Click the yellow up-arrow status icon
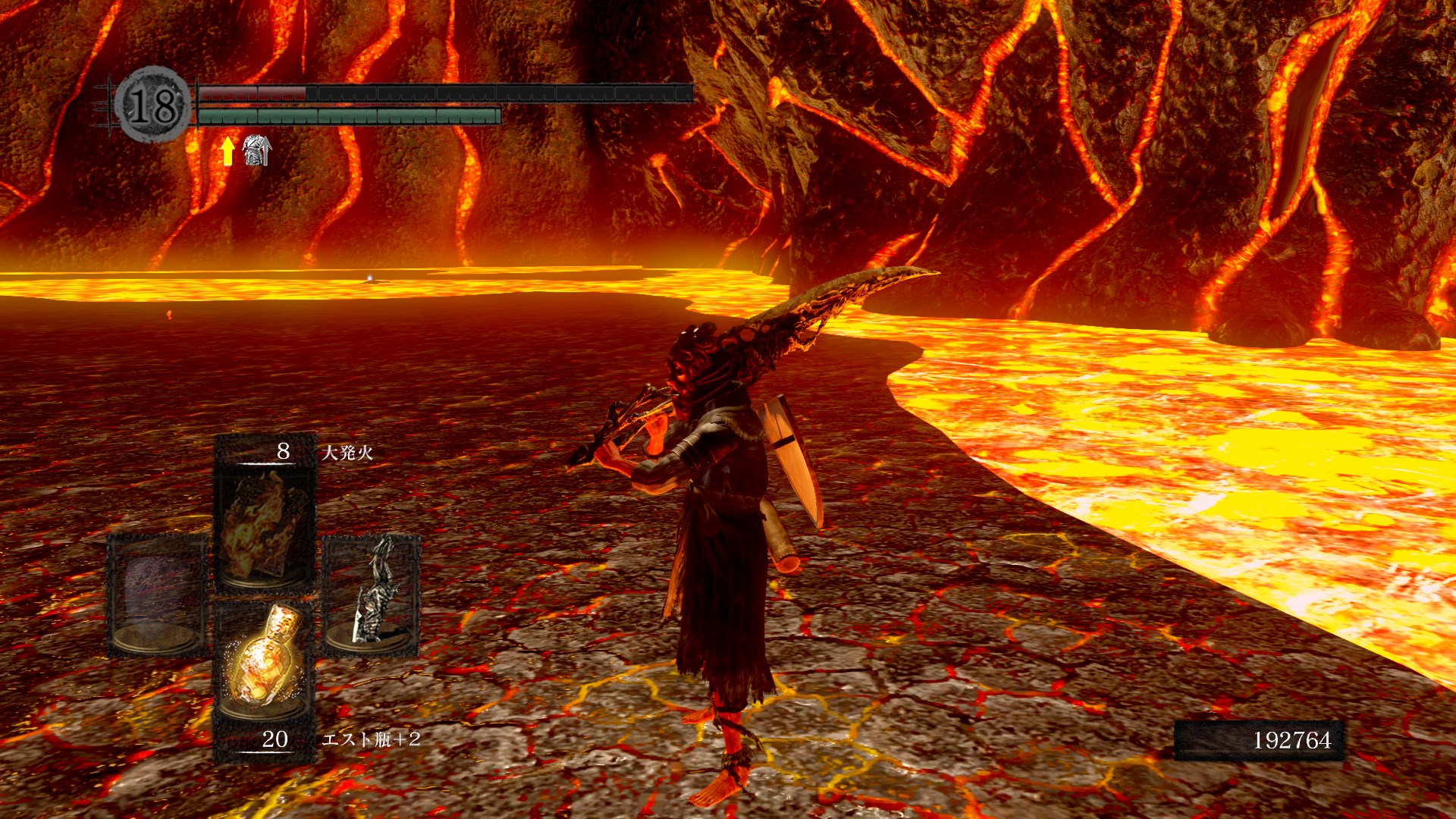 click(227, 151)
